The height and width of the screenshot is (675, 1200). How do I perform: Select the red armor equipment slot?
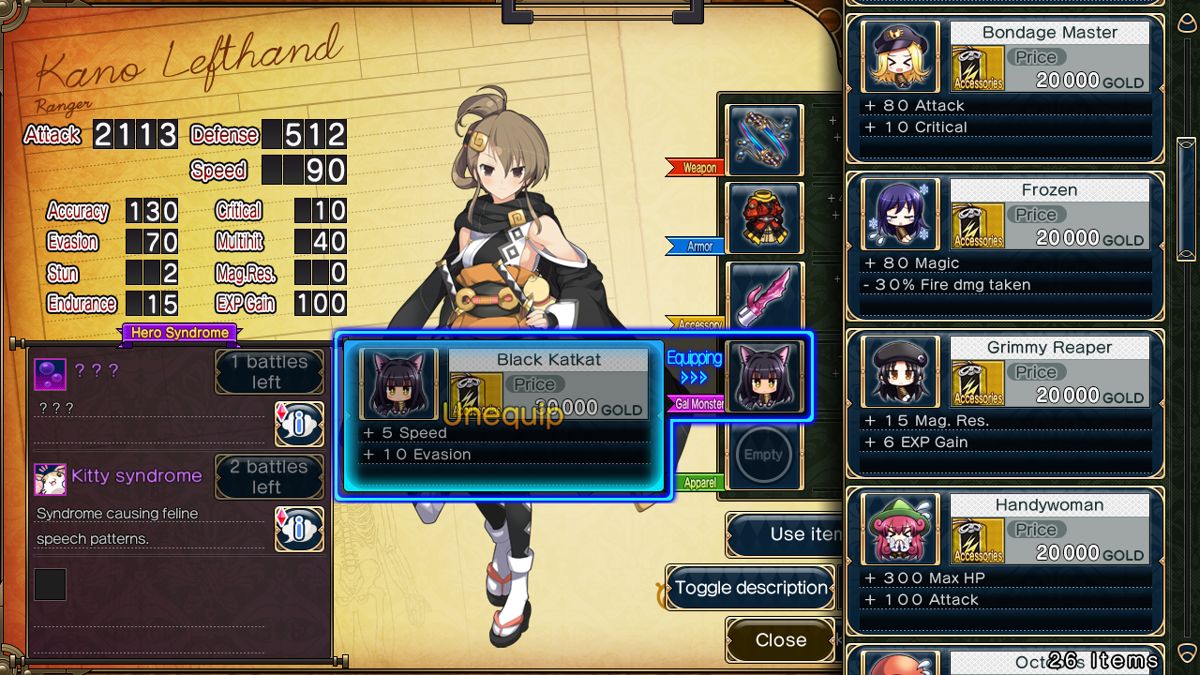point(764,217)
